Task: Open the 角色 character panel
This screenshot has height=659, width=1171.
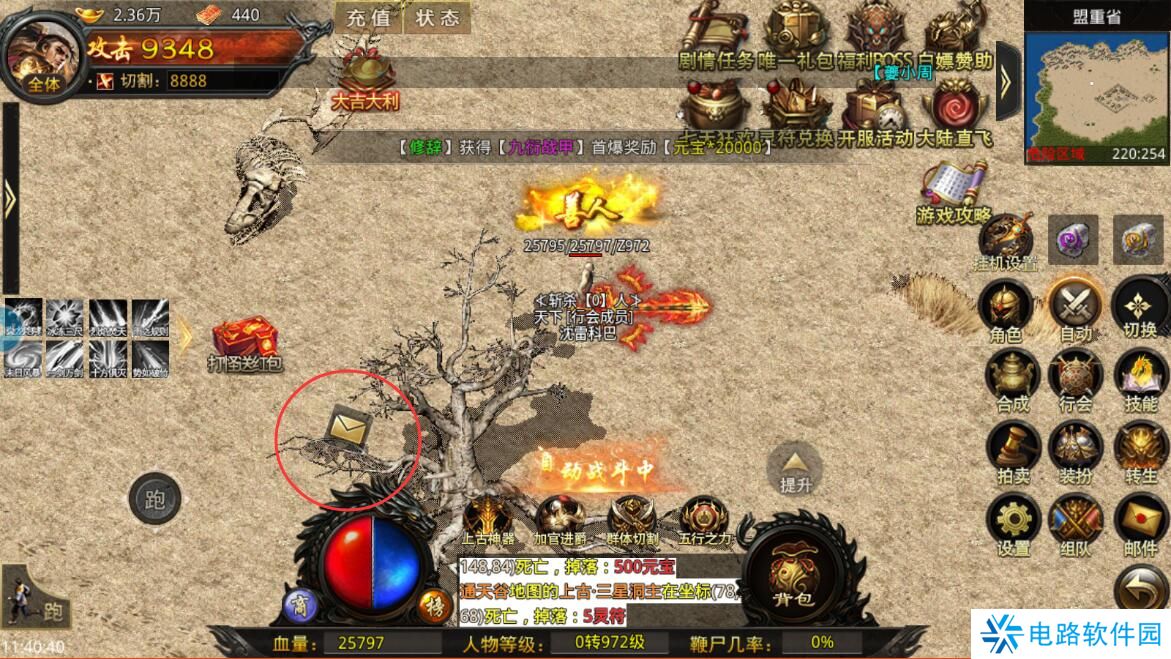Action: coord(1006,308)
